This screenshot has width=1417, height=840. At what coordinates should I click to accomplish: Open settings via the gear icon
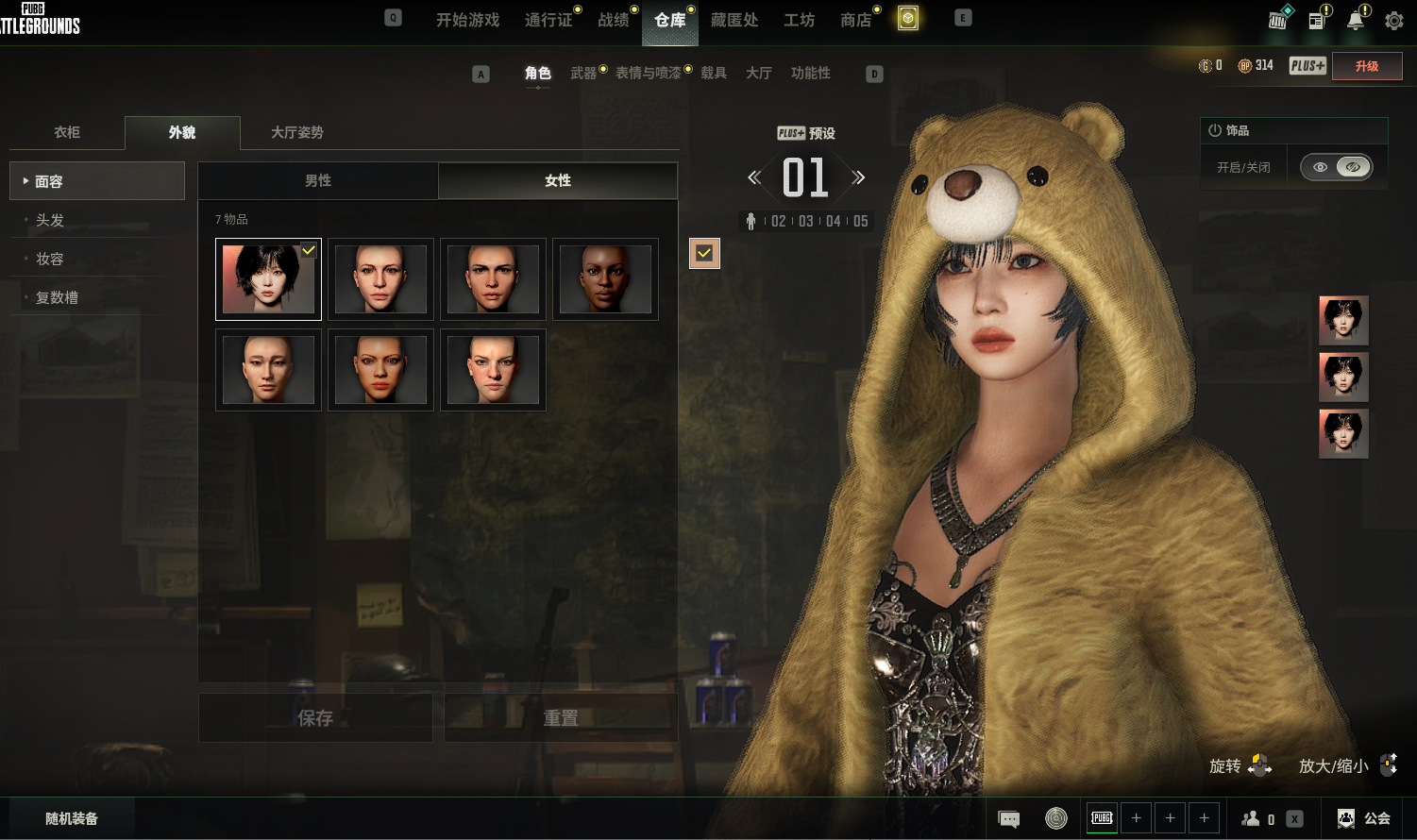click(1393, 20)
